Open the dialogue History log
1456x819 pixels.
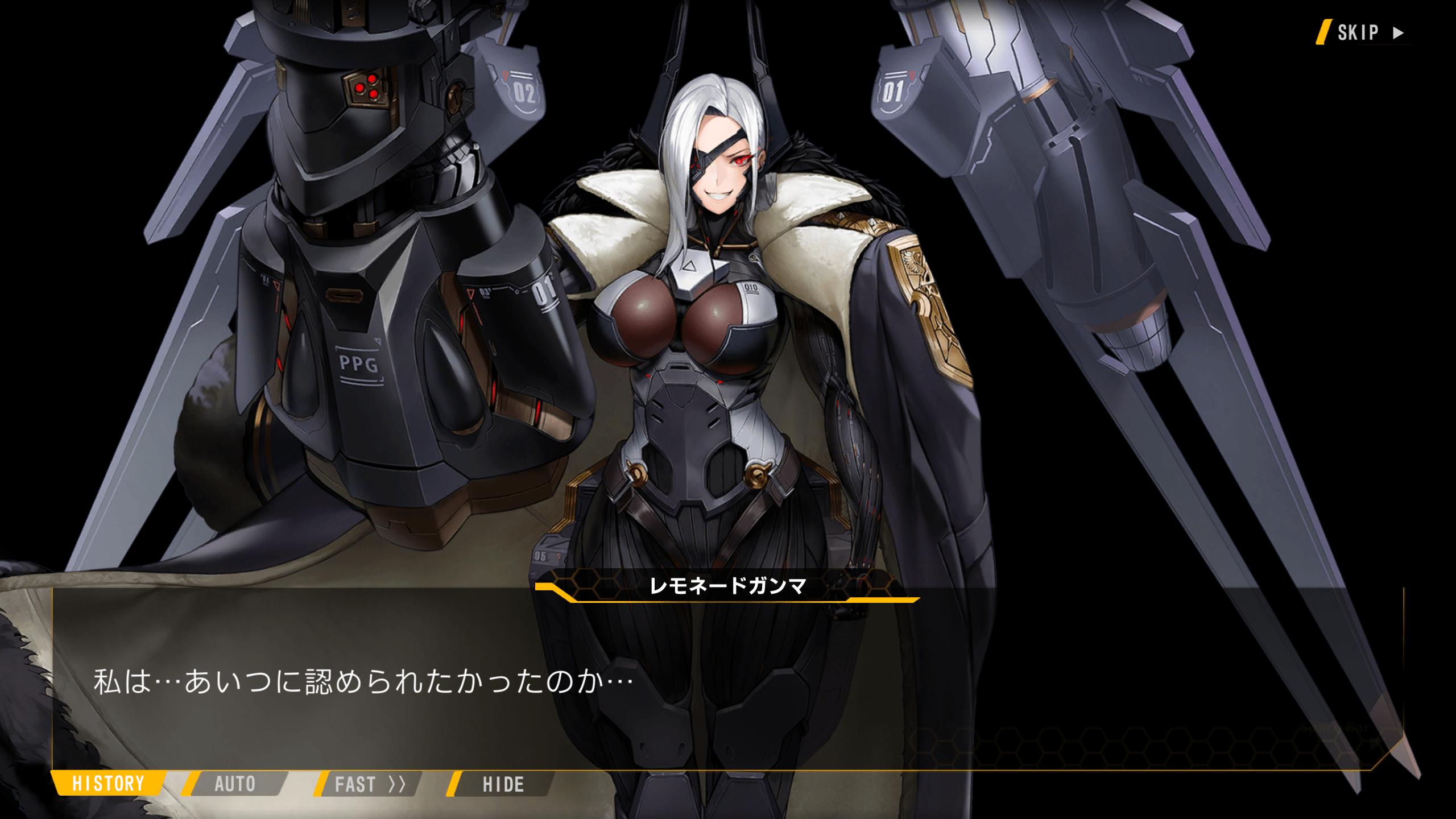click(108, 784)
